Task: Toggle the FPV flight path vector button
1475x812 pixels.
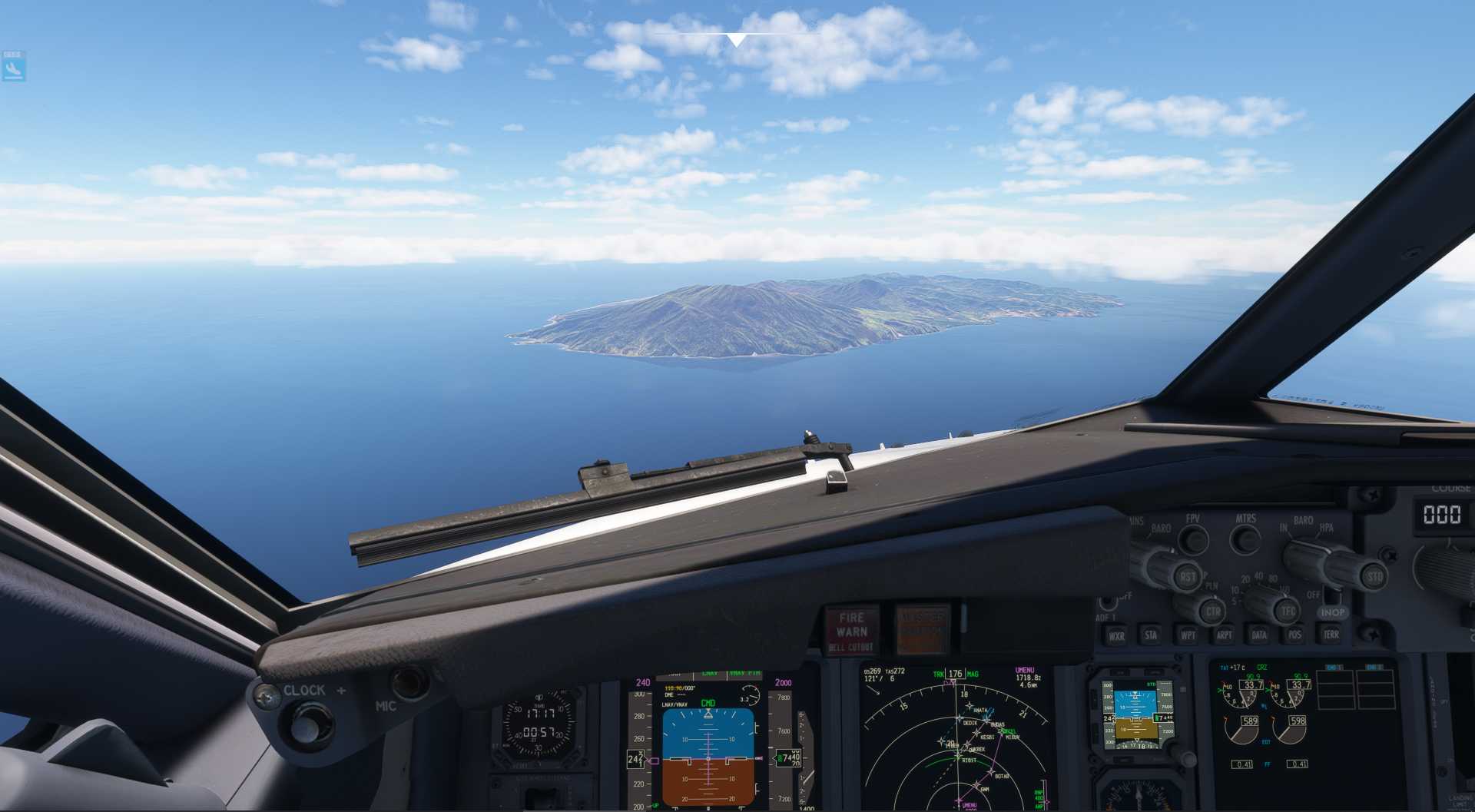Action: (x=1193, y=540)
